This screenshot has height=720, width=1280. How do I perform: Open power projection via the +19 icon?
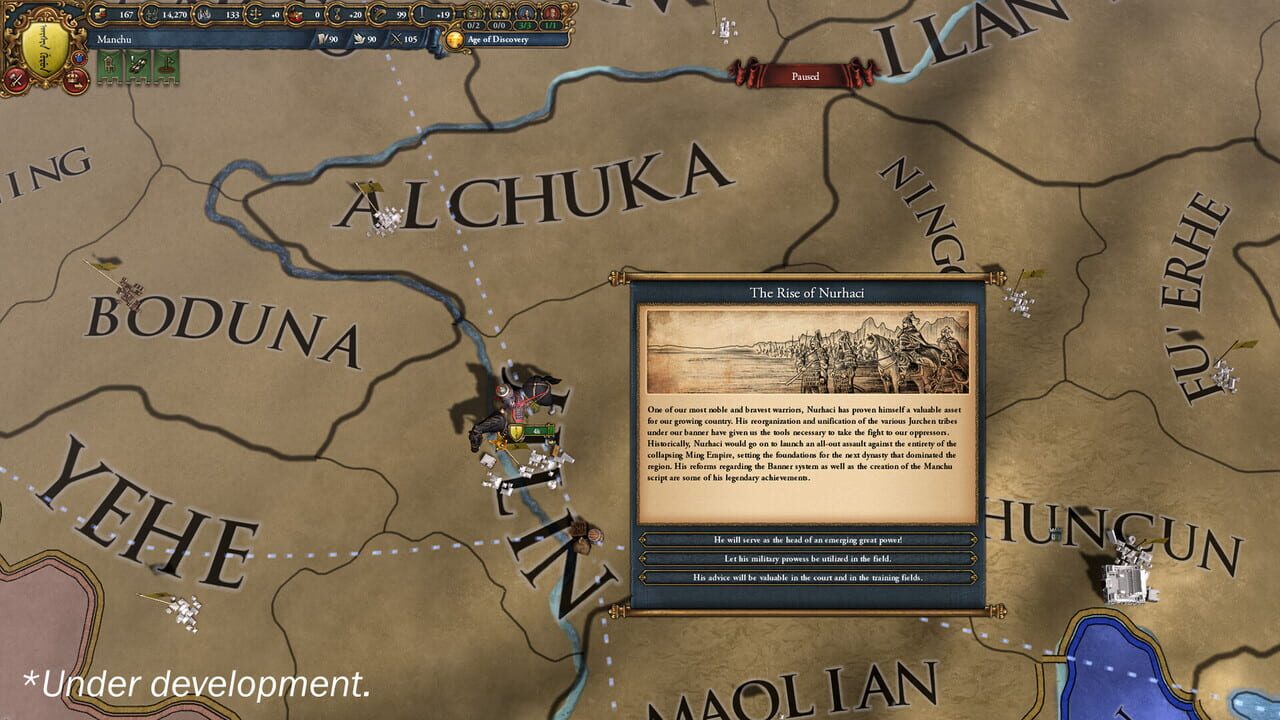tap(421, 12)
